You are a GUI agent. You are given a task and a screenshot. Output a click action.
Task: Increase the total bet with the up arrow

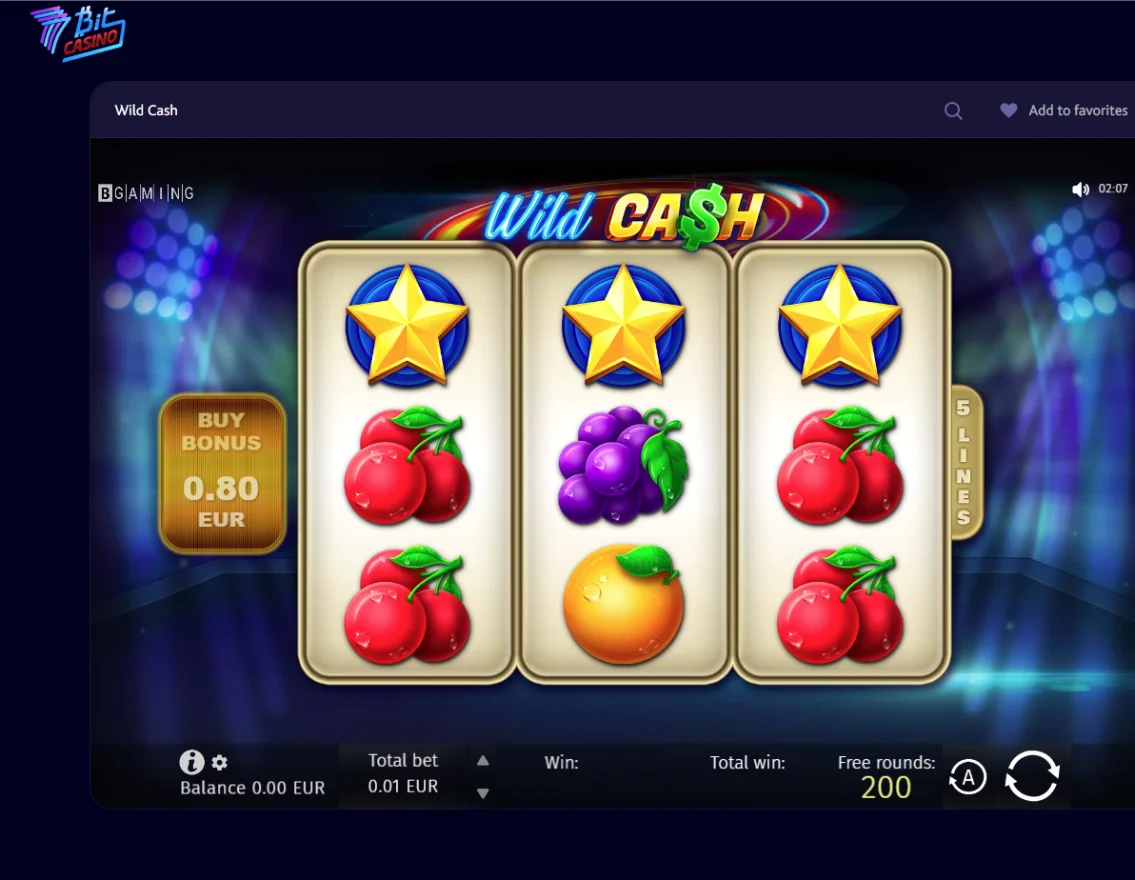coord(483,761)
